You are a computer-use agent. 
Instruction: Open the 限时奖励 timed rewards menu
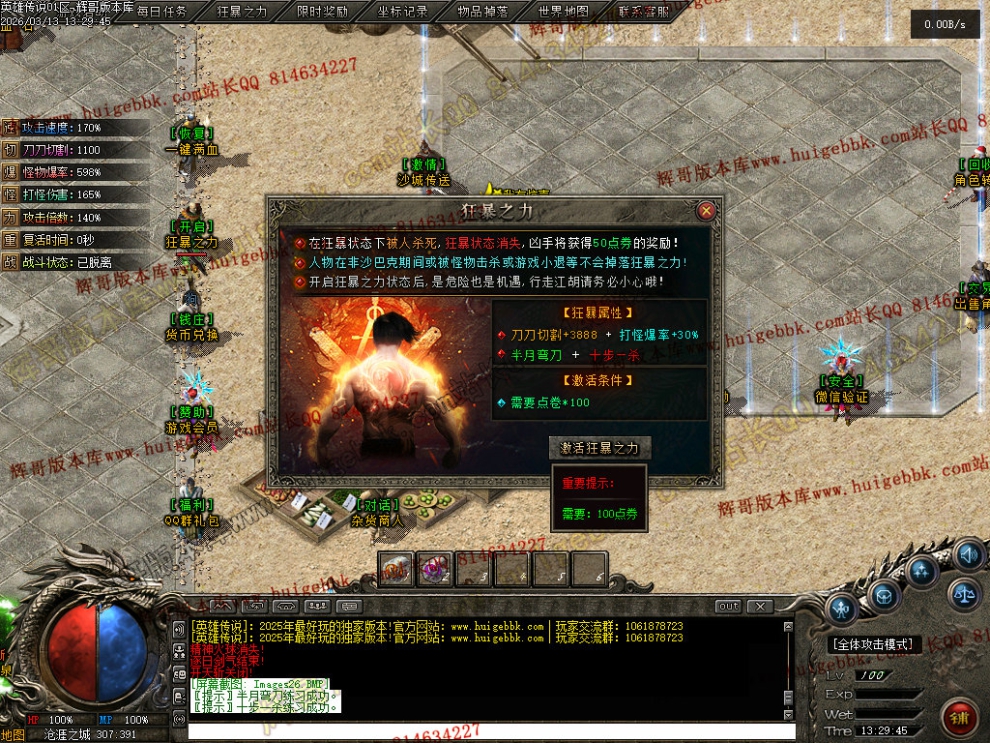322,12
